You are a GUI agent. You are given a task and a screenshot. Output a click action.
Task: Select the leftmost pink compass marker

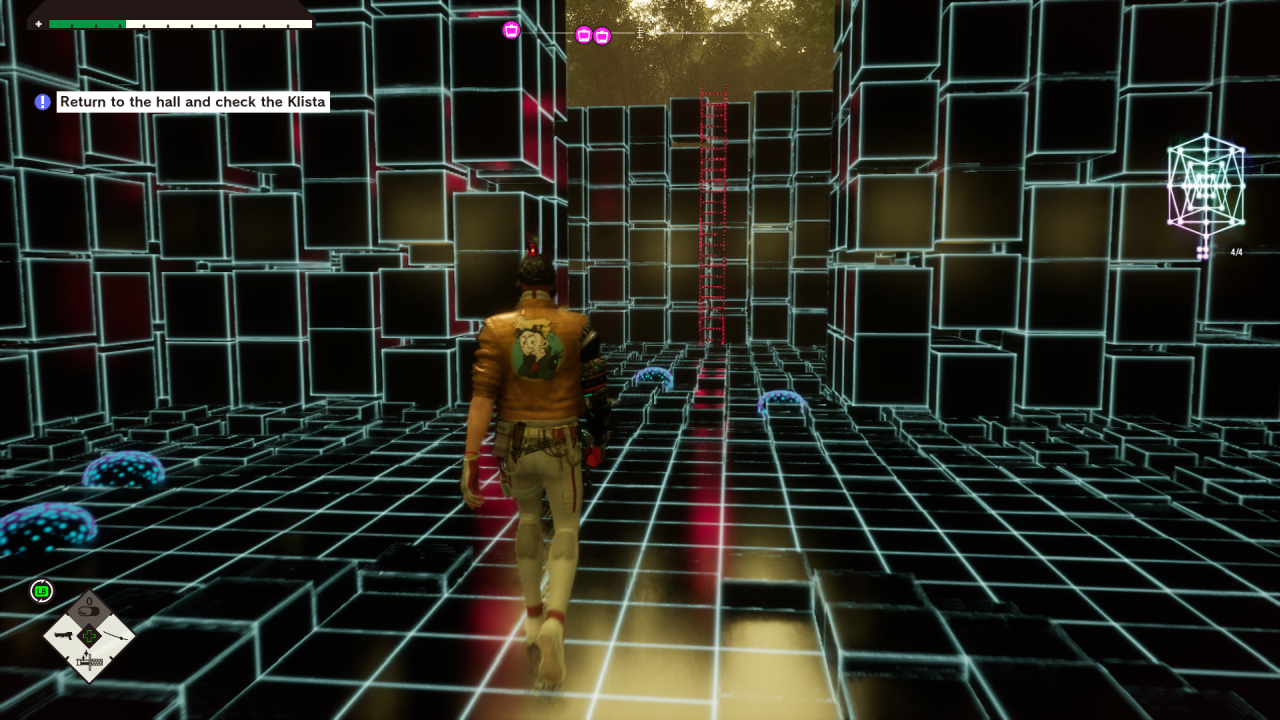(511, 30)
